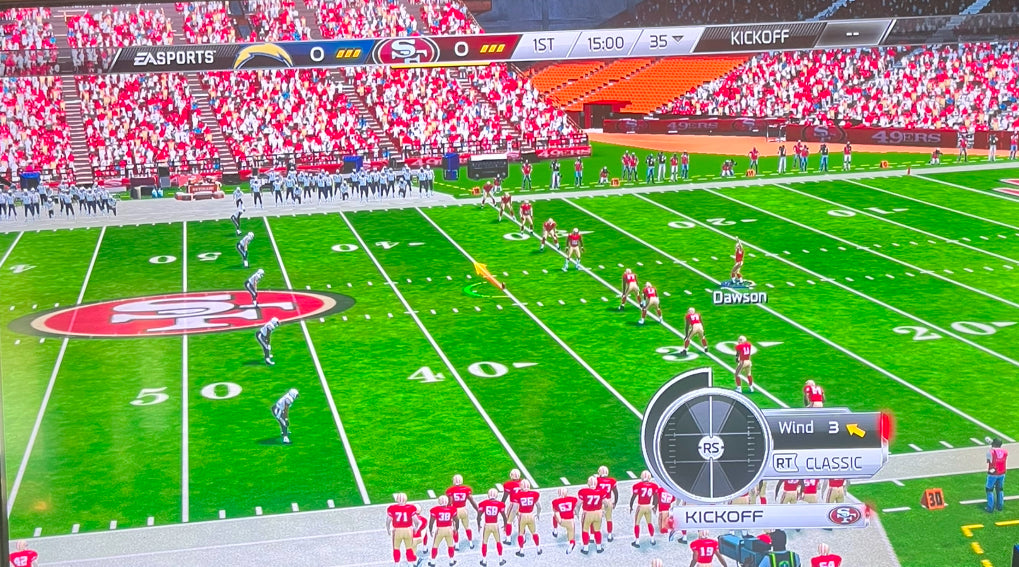Open the play clock dropdown arrow

(x=676, y=41)
